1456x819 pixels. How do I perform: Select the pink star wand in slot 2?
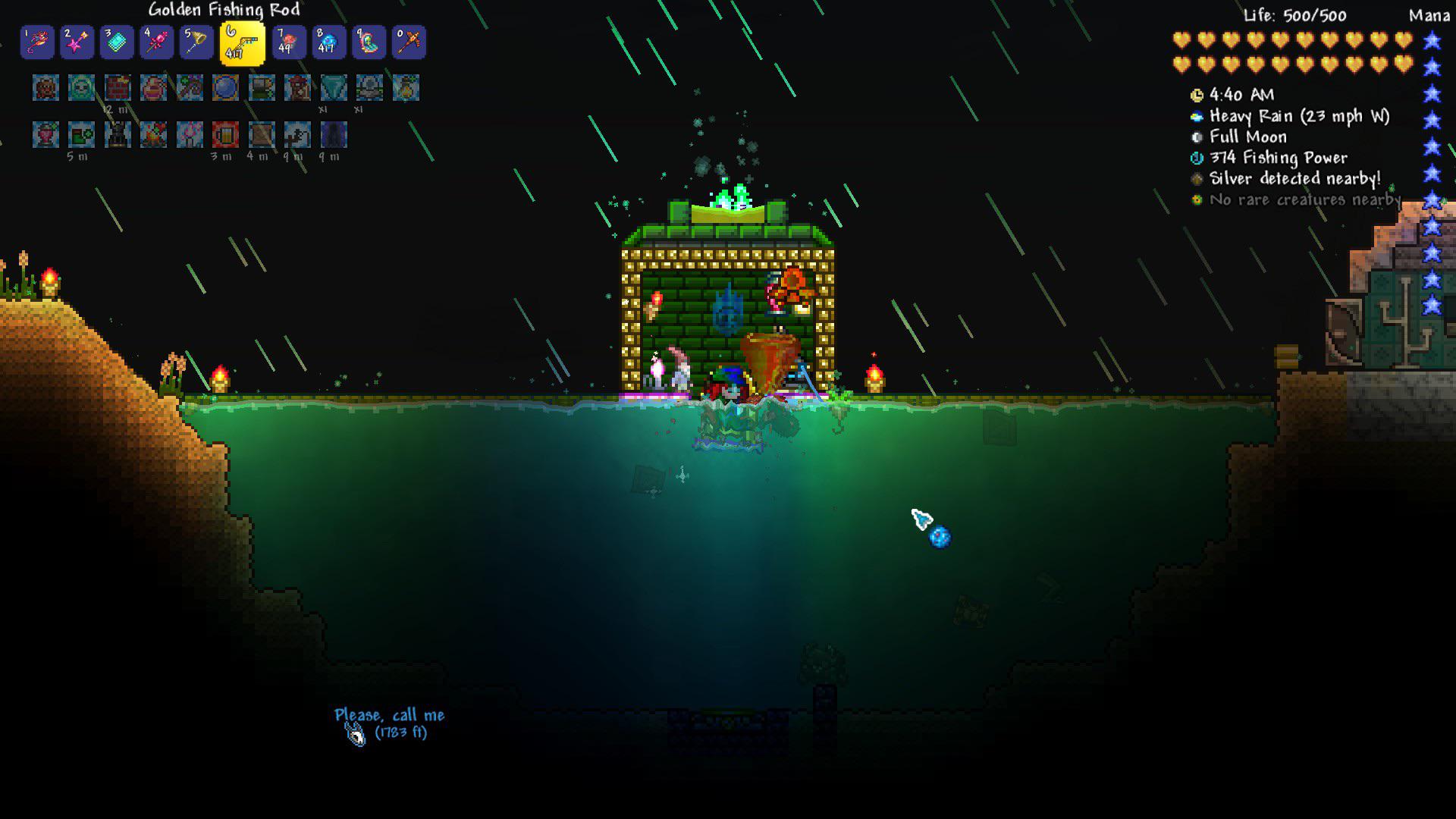(77, 42)
